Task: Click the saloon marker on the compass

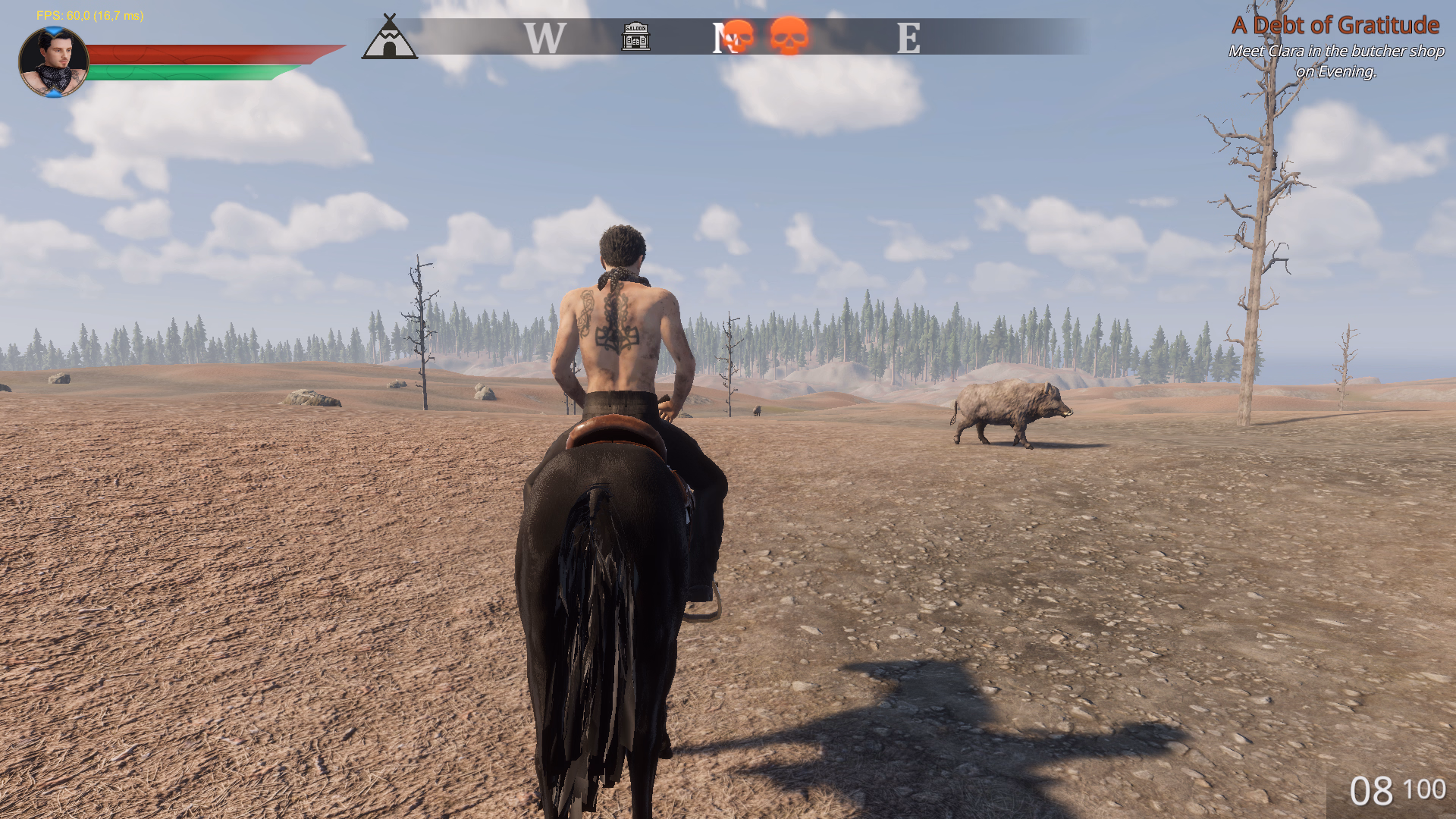Action: coord(635,36)
